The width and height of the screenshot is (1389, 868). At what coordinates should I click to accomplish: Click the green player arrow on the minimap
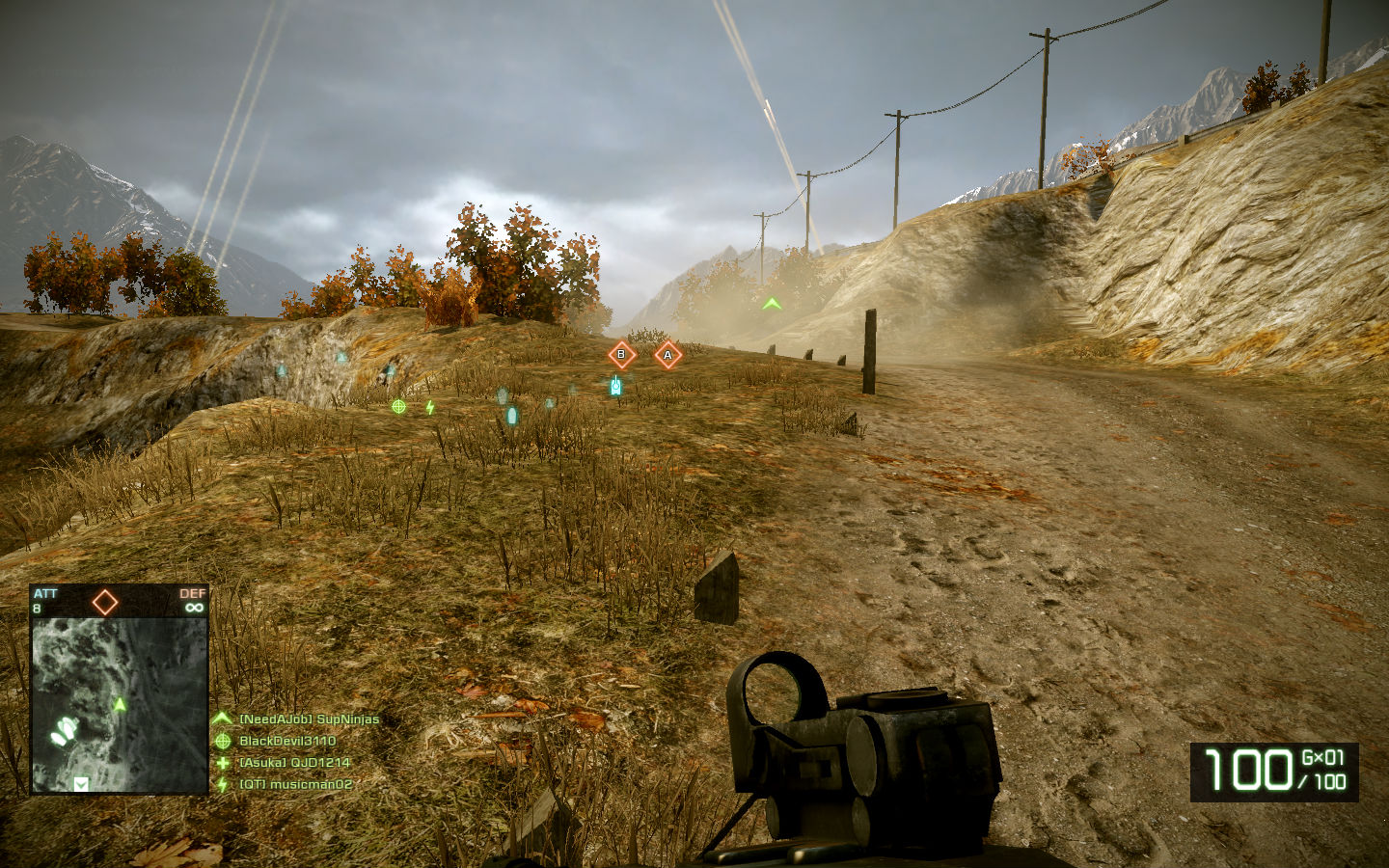pos(120,705)
